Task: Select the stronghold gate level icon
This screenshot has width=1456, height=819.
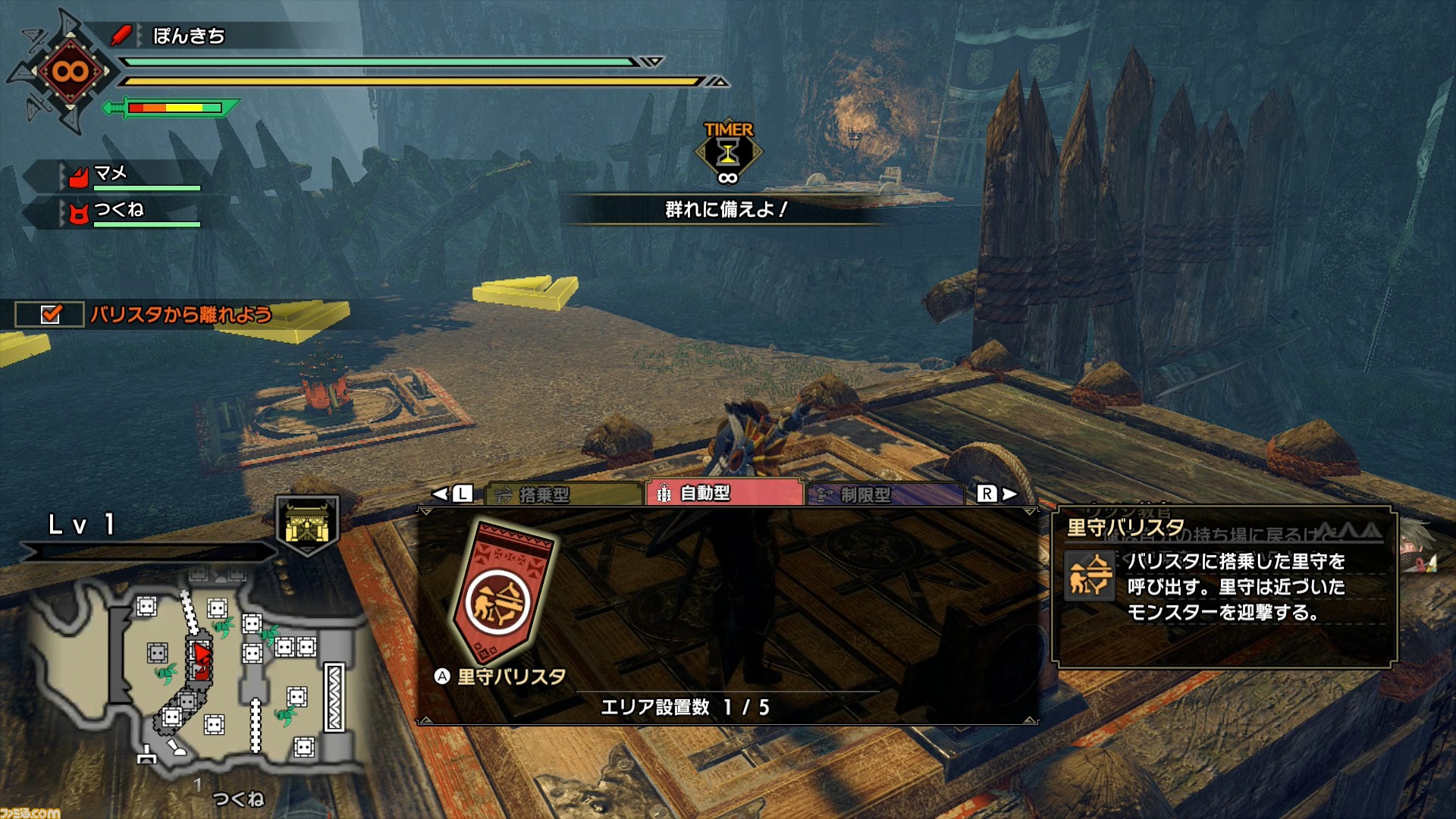Action: [x=307, y=524]
